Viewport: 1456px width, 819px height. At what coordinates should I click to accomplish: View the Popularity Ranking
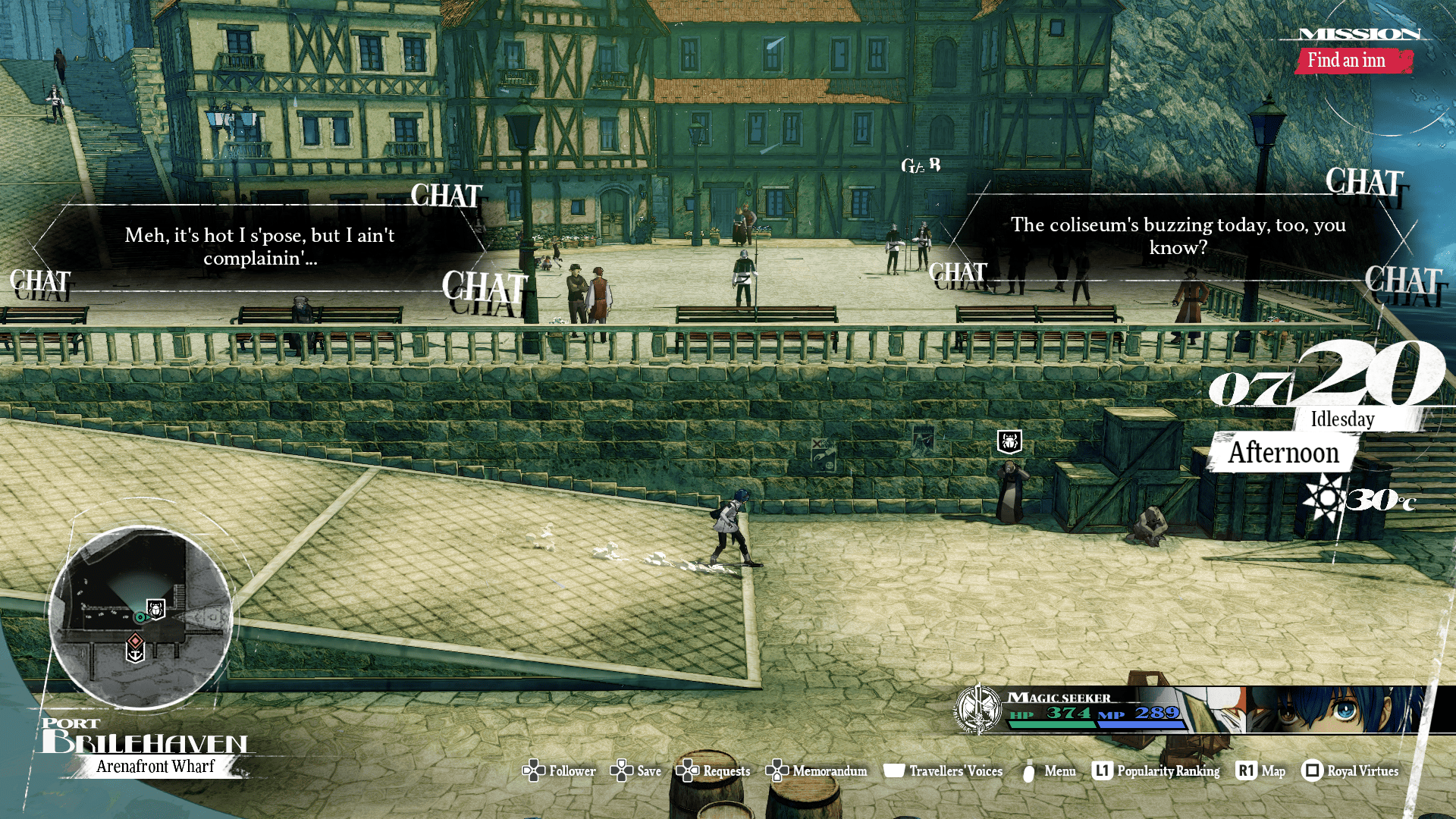click(1156, 771)
